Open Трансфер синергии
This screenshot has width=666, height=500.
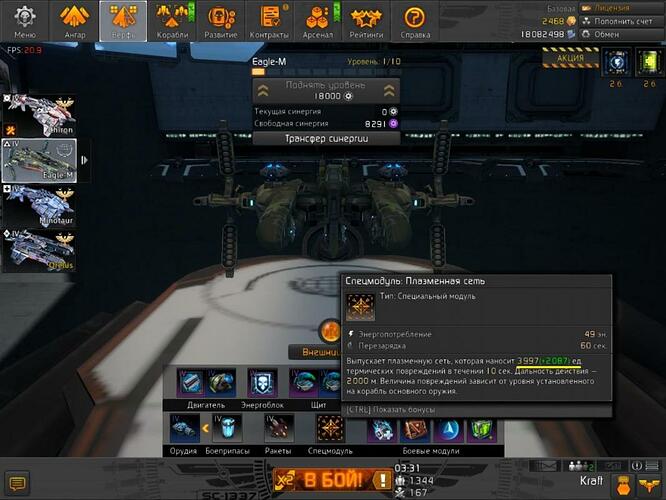[327, 139]
